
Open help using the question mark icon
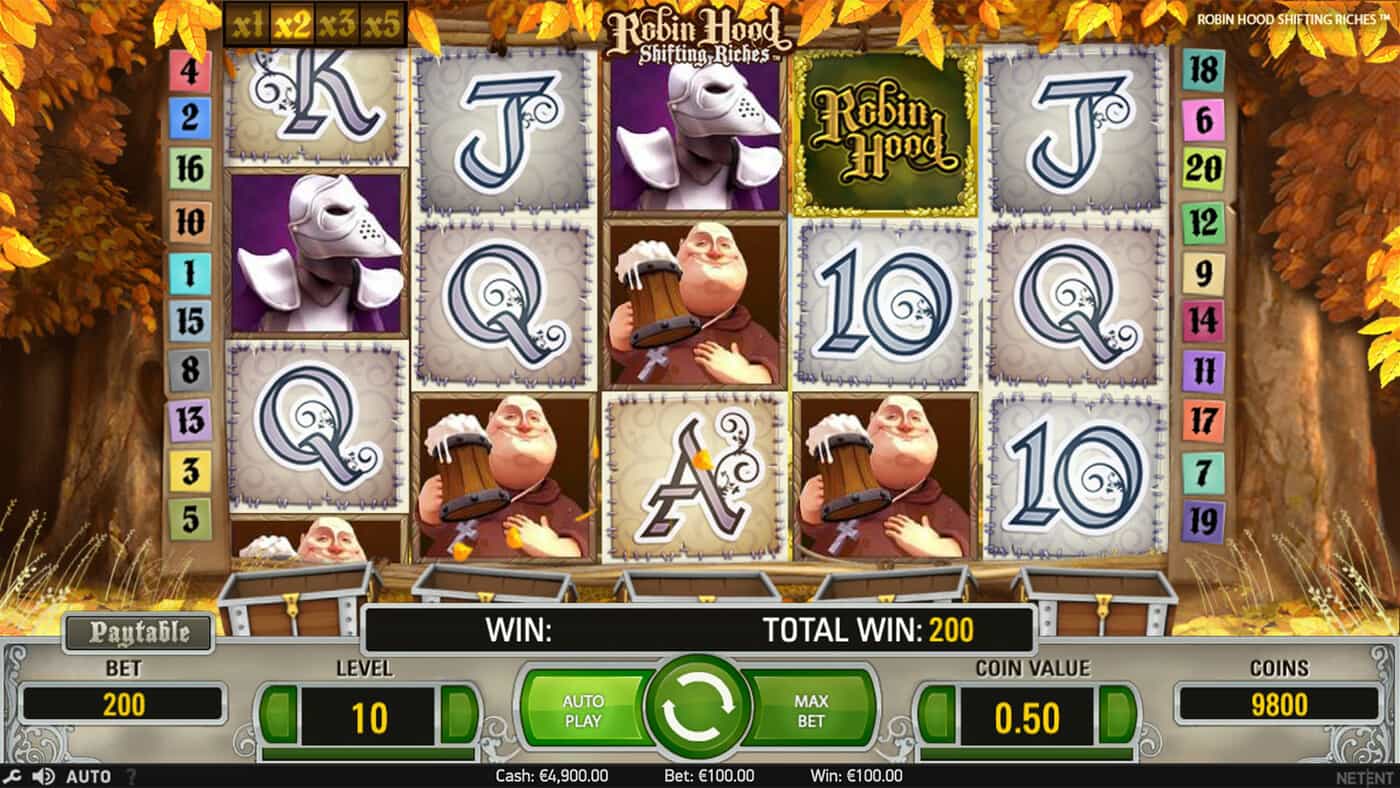point(131,775)
